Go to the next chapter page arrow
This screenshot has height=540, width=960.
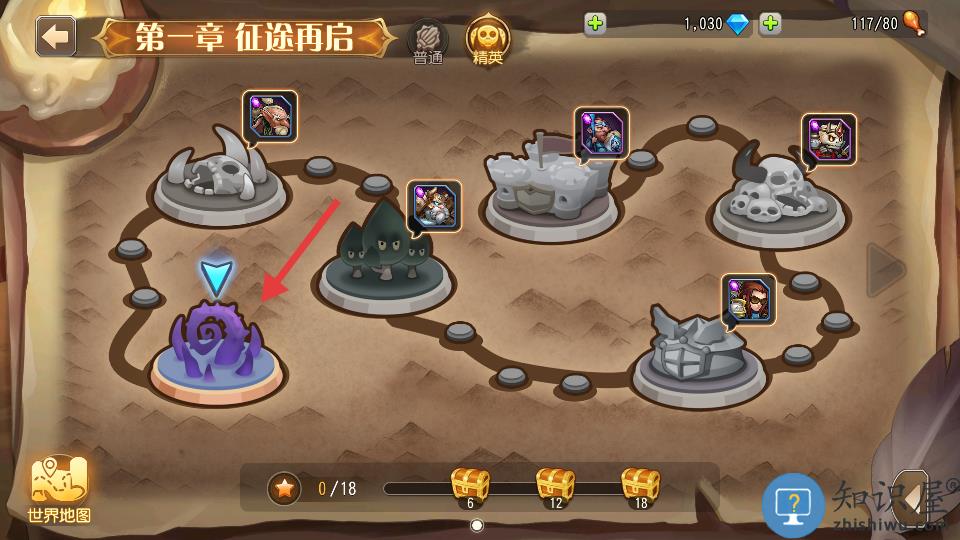pyautogui.click(x=885, y=269)
